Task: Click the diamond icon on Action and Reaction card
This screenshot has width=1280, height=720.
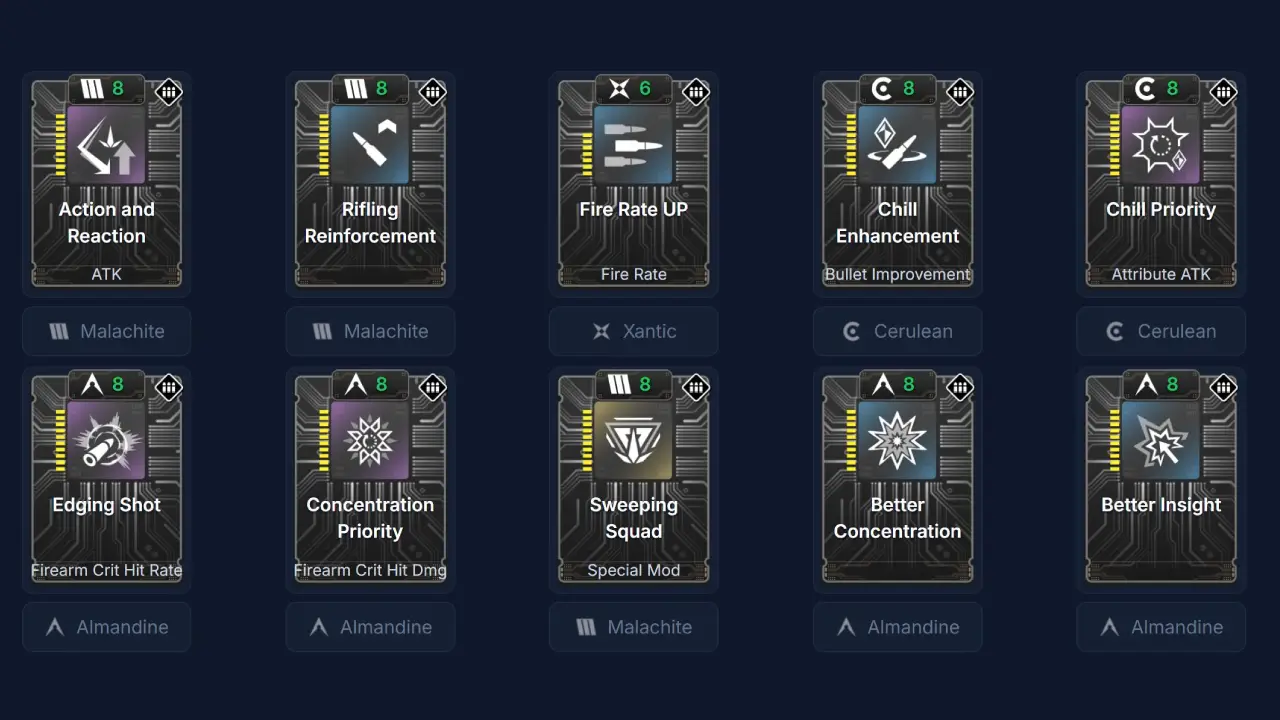Action: coord(169,92)
